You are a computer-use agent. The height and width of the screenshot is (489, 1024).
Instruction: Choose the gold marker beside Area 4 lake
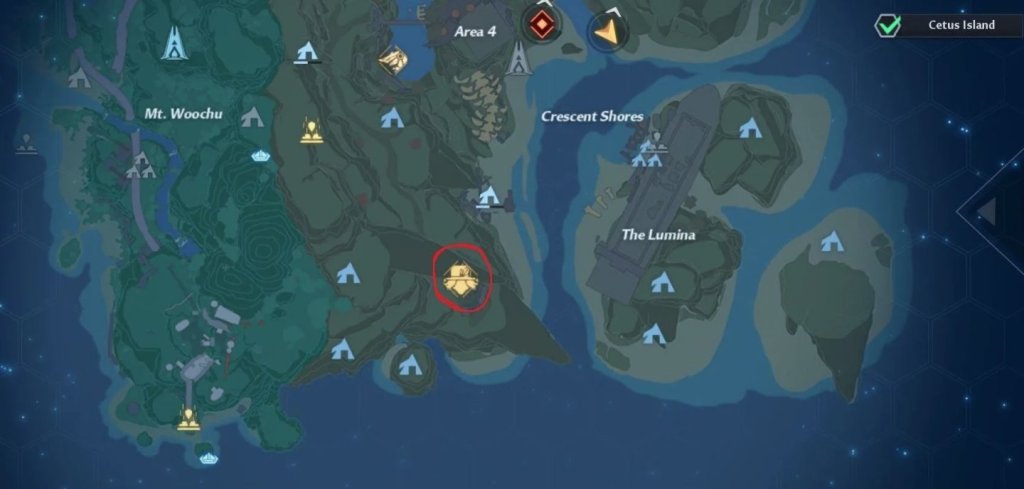pos(393,62)
